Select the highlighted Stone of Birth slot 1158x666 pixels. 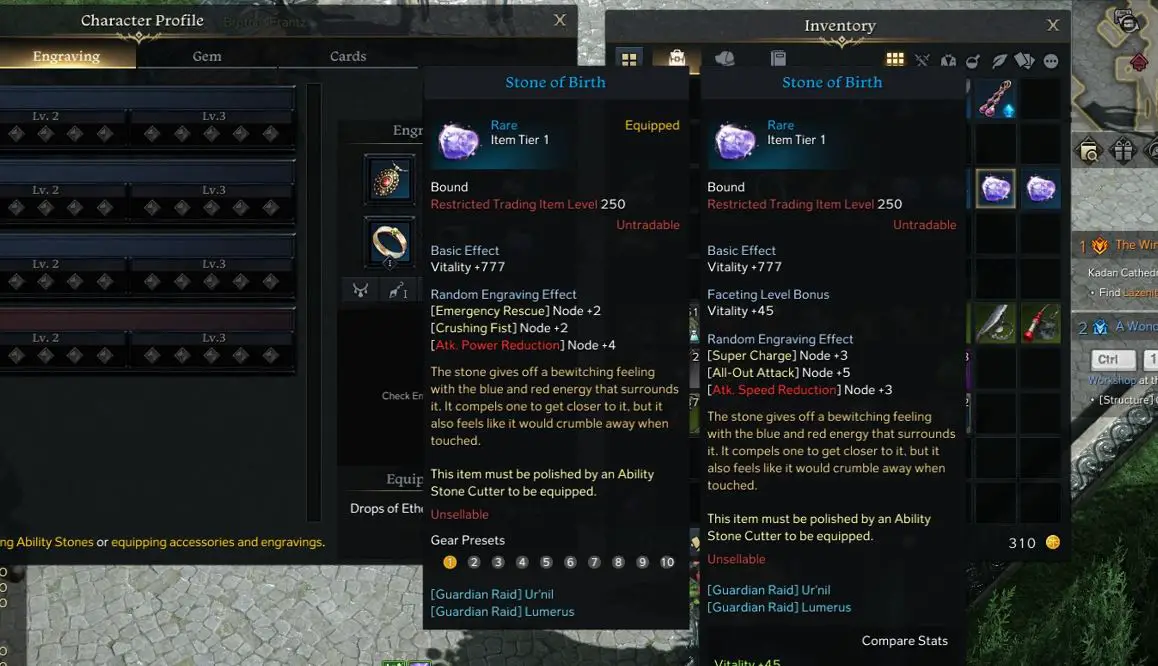(995, 188)
